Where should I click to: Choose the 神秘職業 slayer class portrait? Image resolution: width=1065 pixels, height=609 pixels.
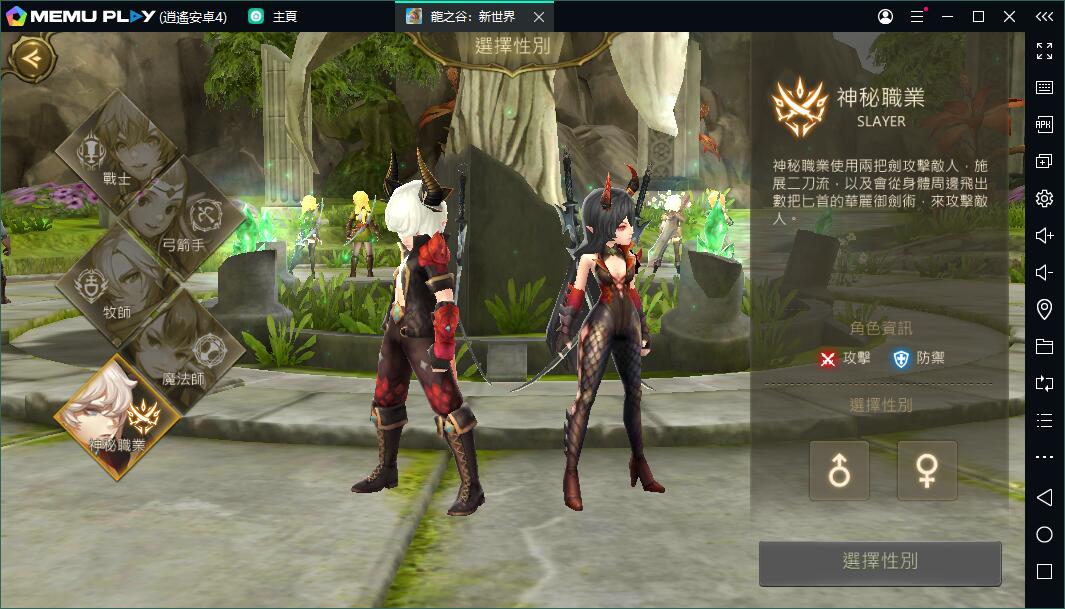[x=117, y=416]
